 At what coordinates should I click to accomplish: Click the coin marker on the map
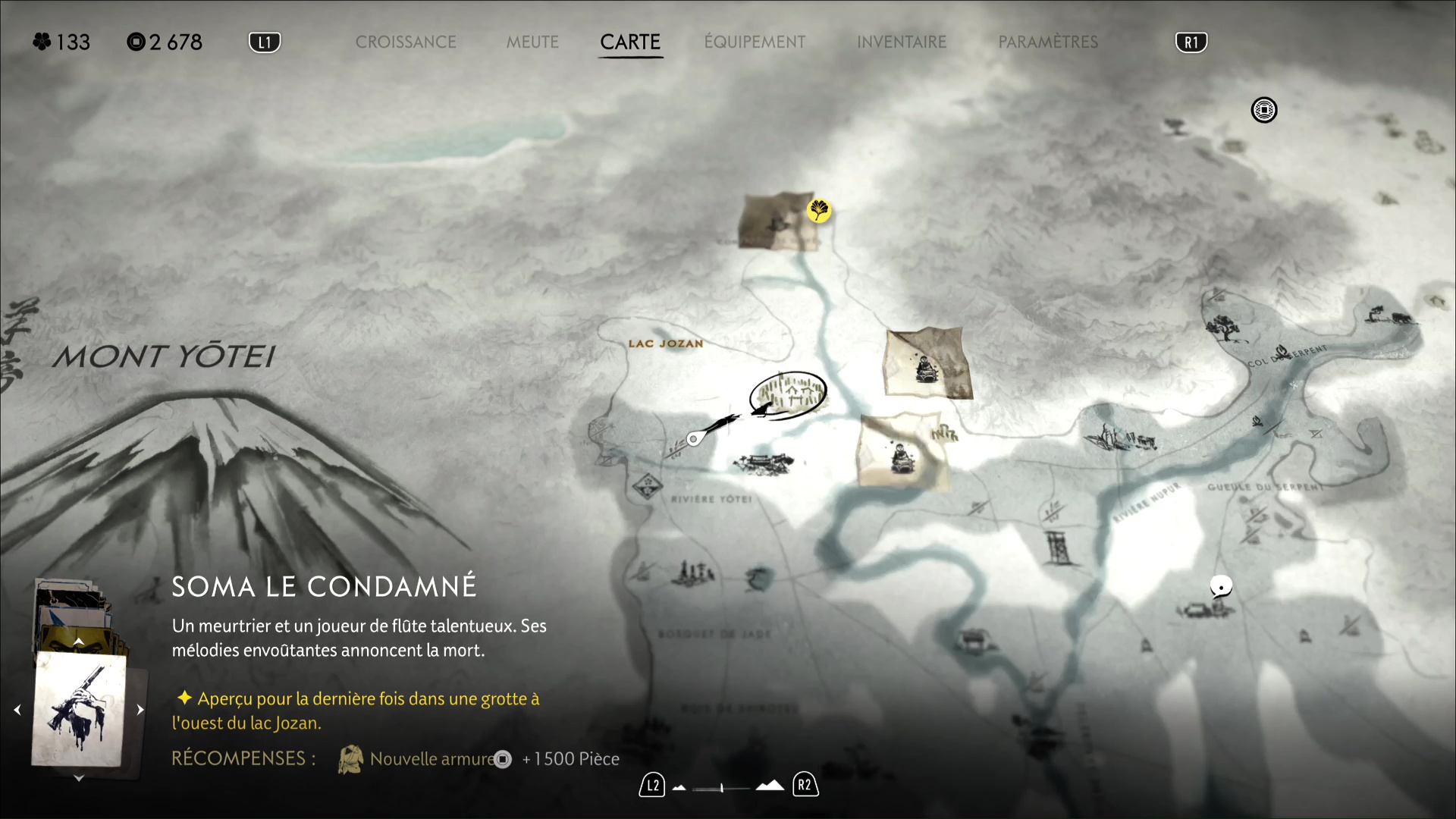click(x=1264, y=111)
